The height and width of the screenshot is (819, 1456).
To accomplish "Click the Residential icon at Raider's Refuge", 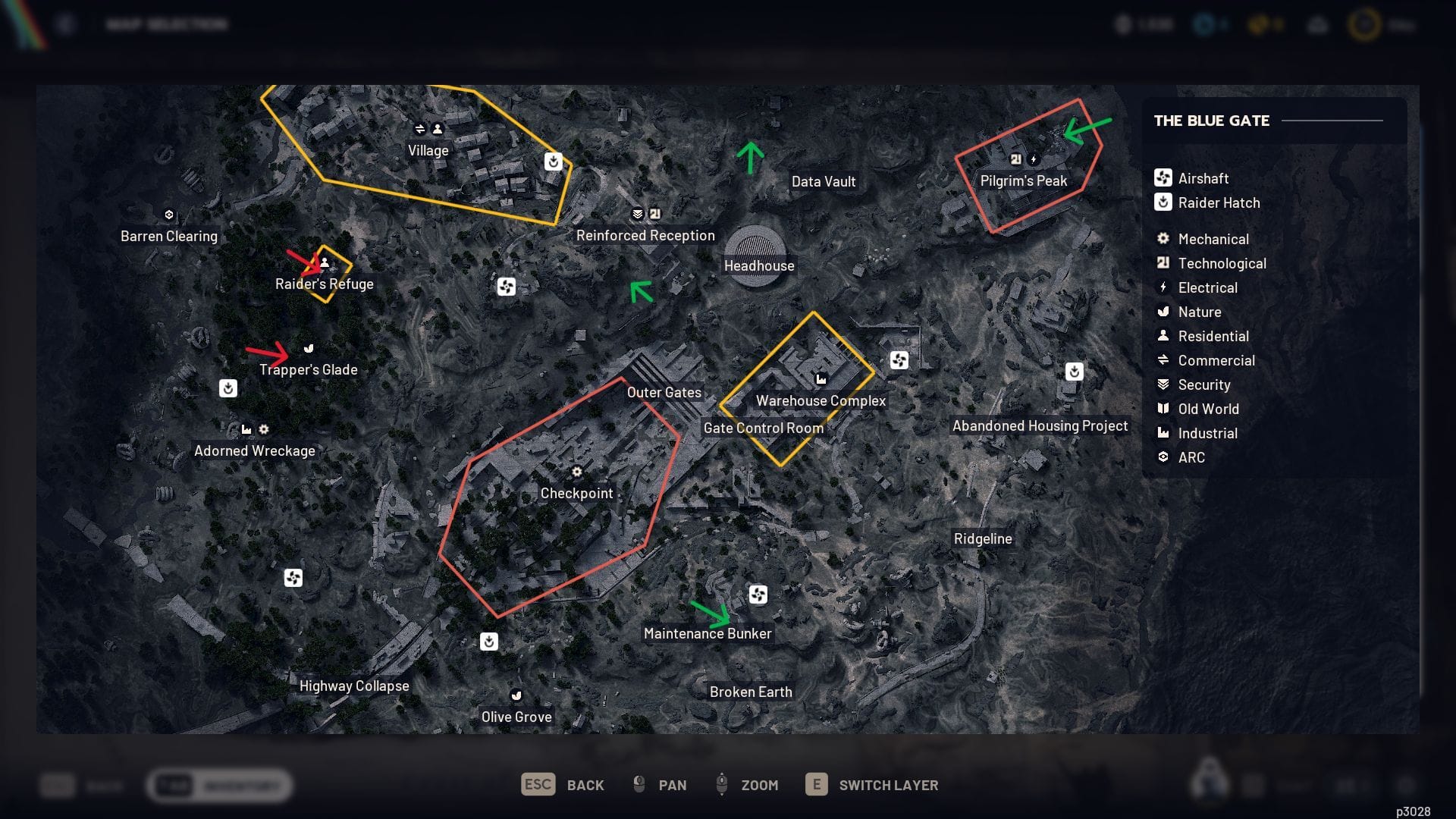I will [325, 263].
